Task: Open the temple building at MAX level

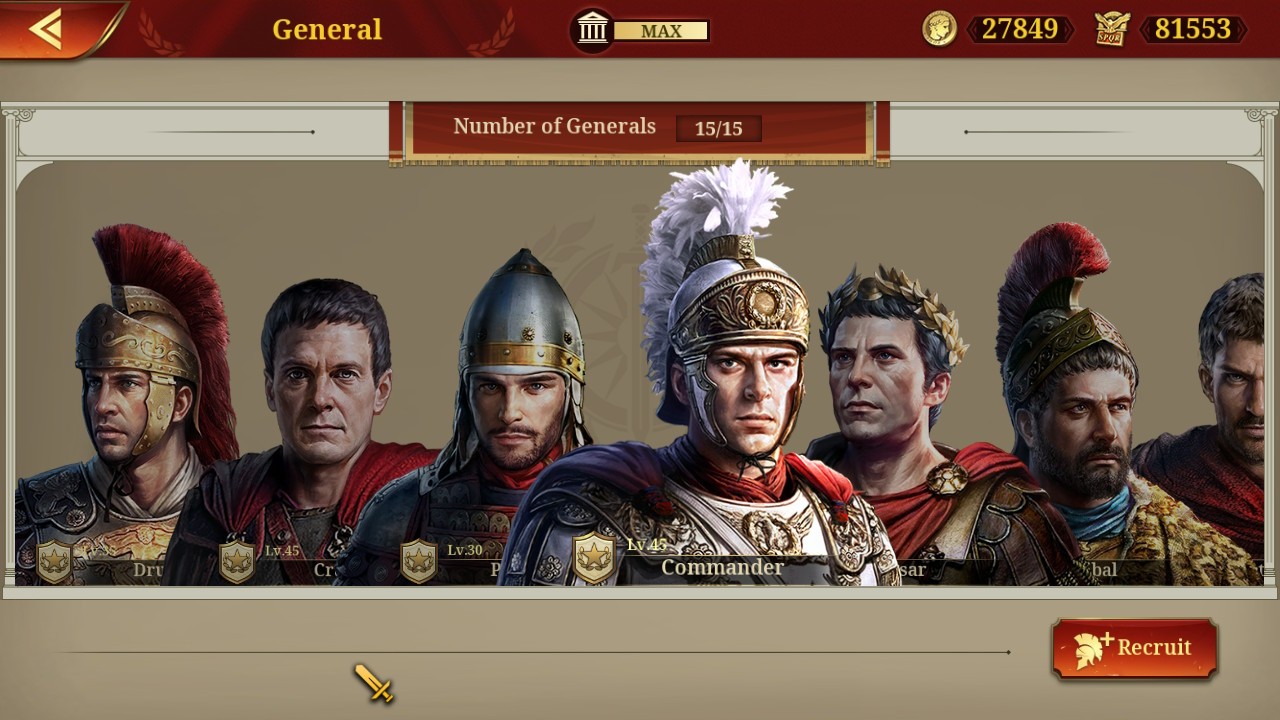Action: tap(591, 29)
